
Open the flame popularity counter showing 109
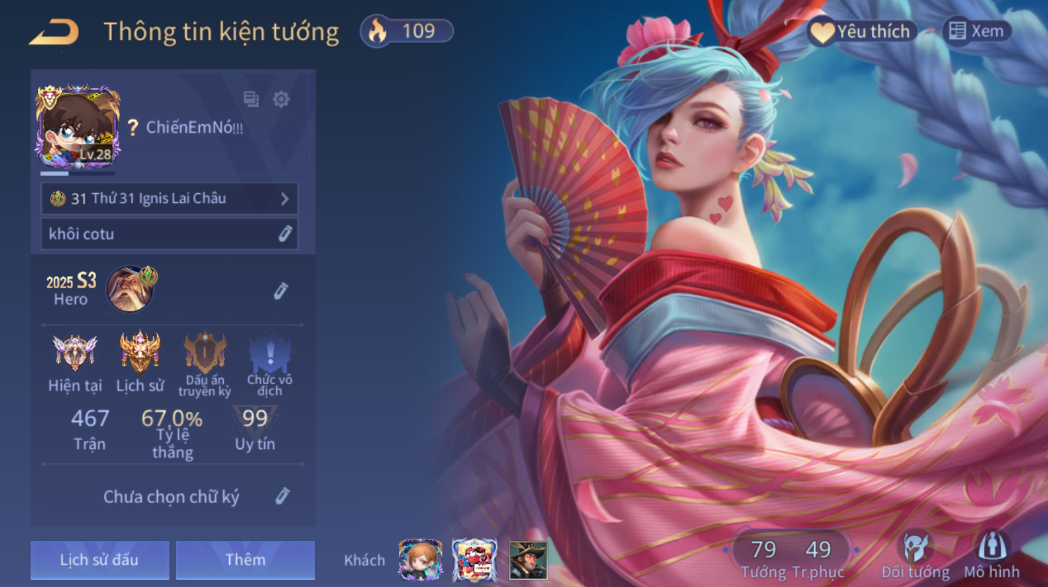407,31
